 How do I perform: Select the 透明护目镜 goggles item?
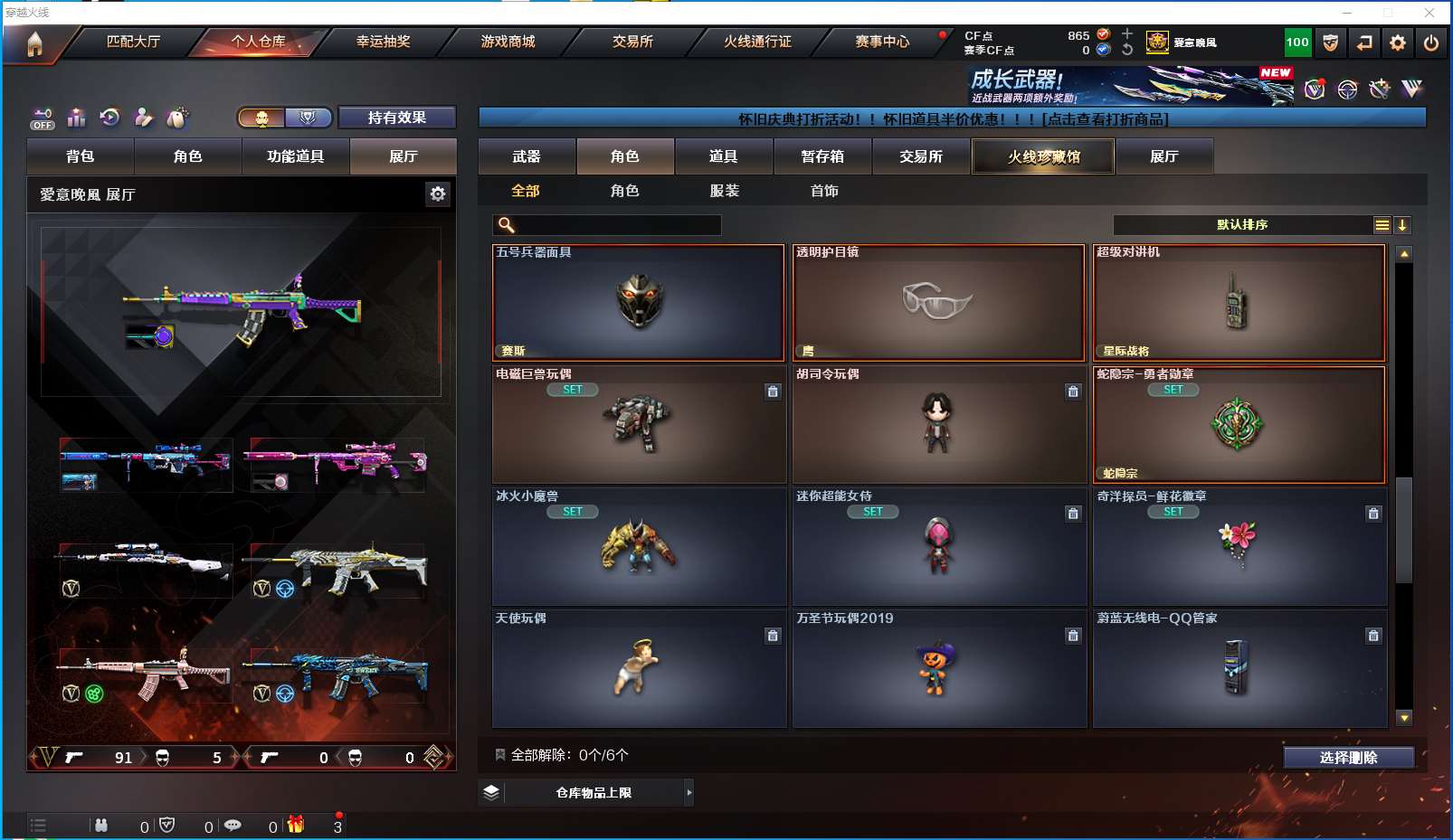click(938, 303)
